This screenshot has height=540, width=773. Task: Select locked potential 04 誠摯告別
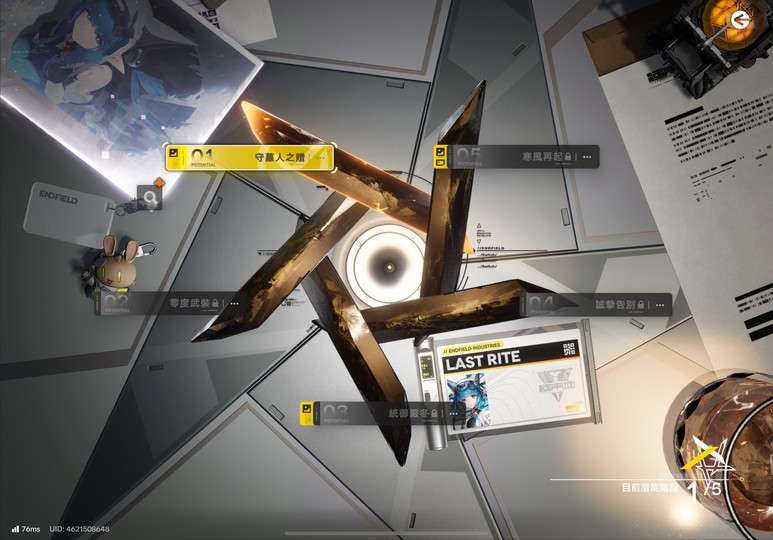(x=595, y=304)
